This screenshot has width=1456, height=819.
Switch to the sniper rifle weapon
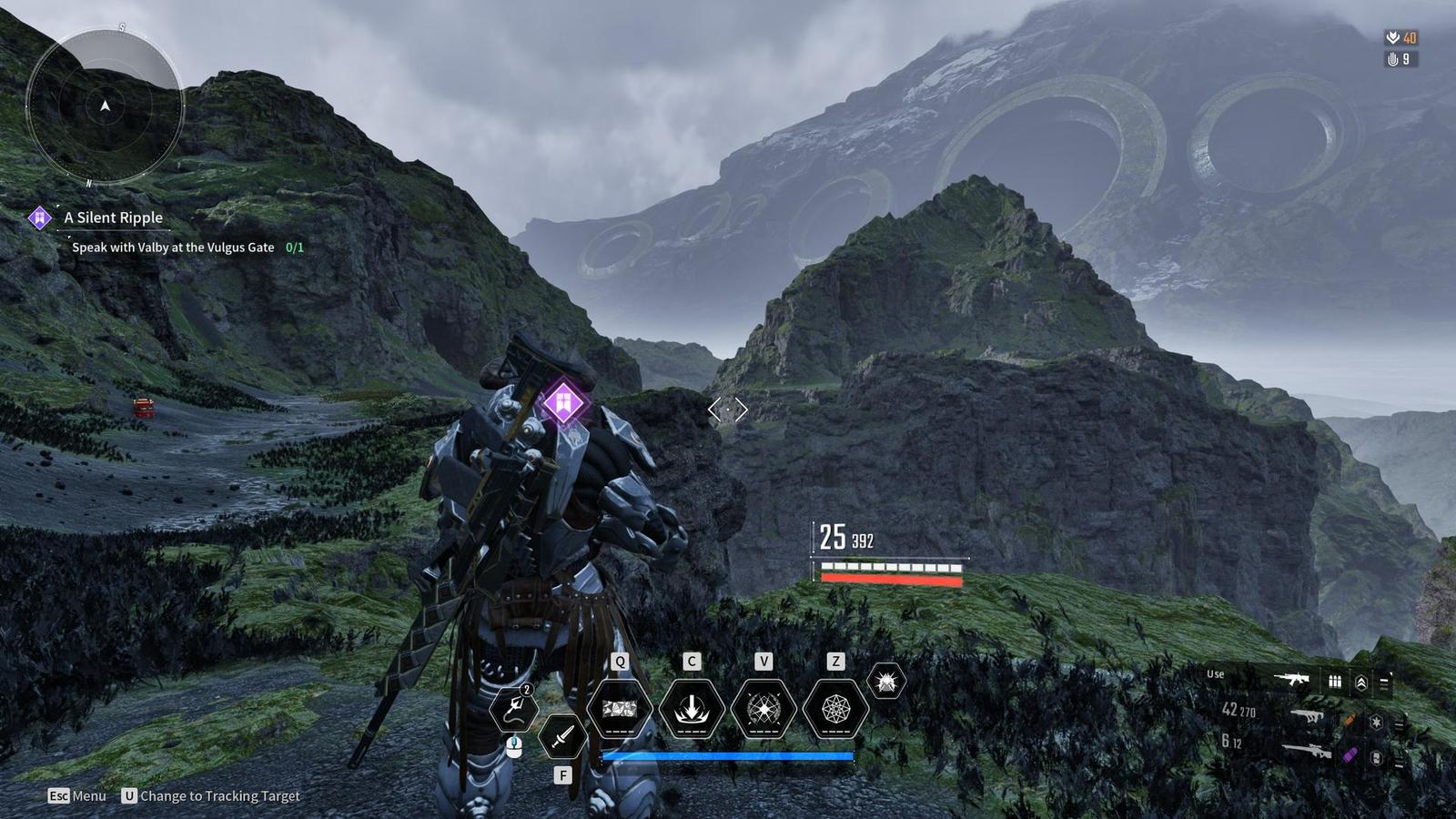[x=1308, y=750]
